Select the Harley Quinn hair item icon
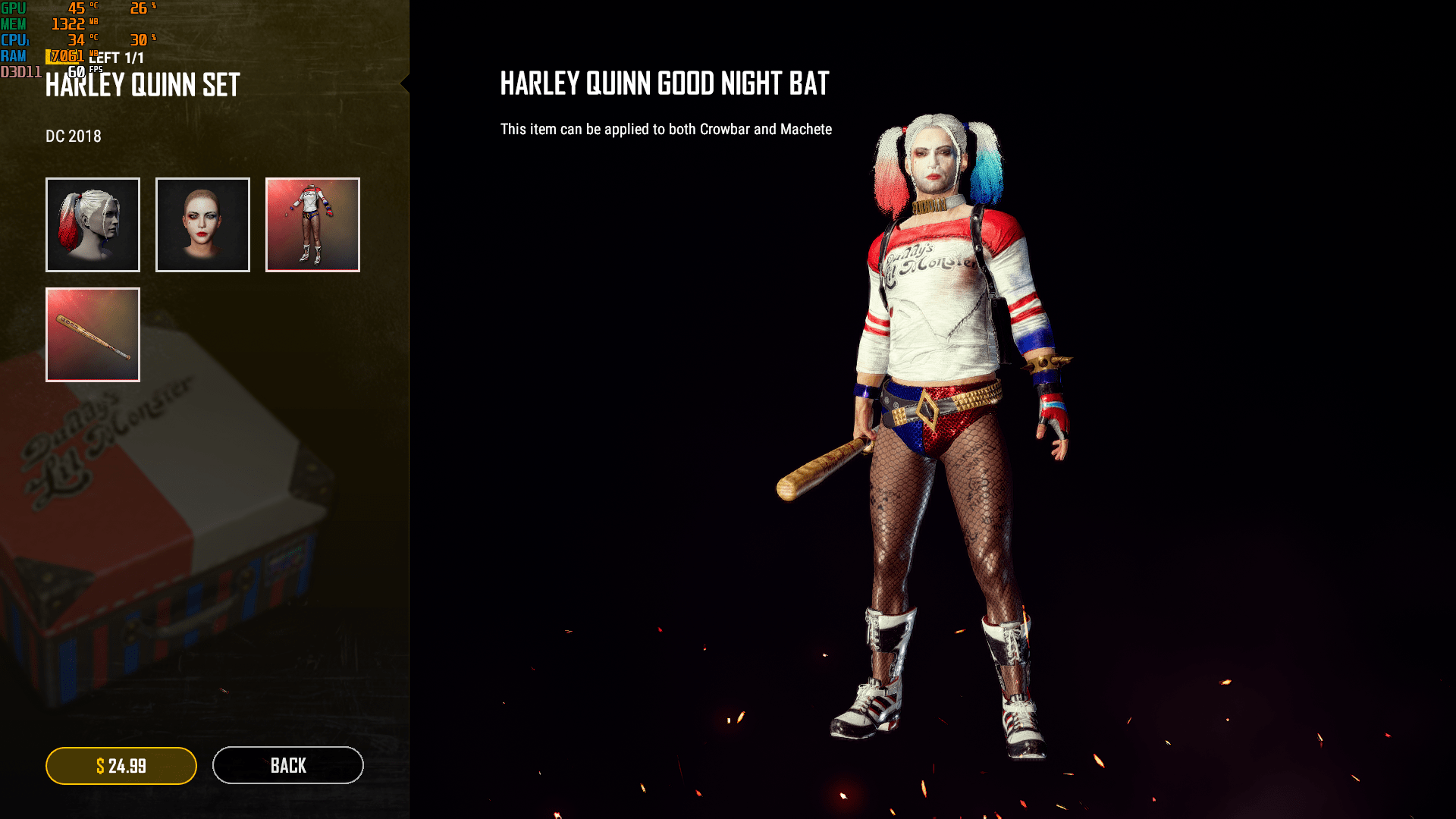Image resolution: width=1456 pixels, height=819 pixels. (93, 224)
